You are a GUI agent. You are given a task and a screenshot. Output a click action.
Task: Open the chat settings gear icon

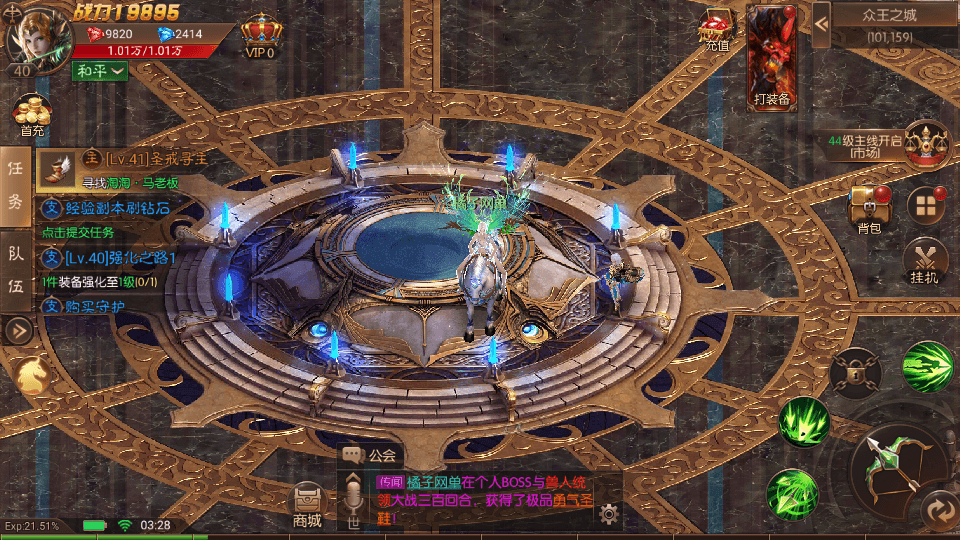607,514
